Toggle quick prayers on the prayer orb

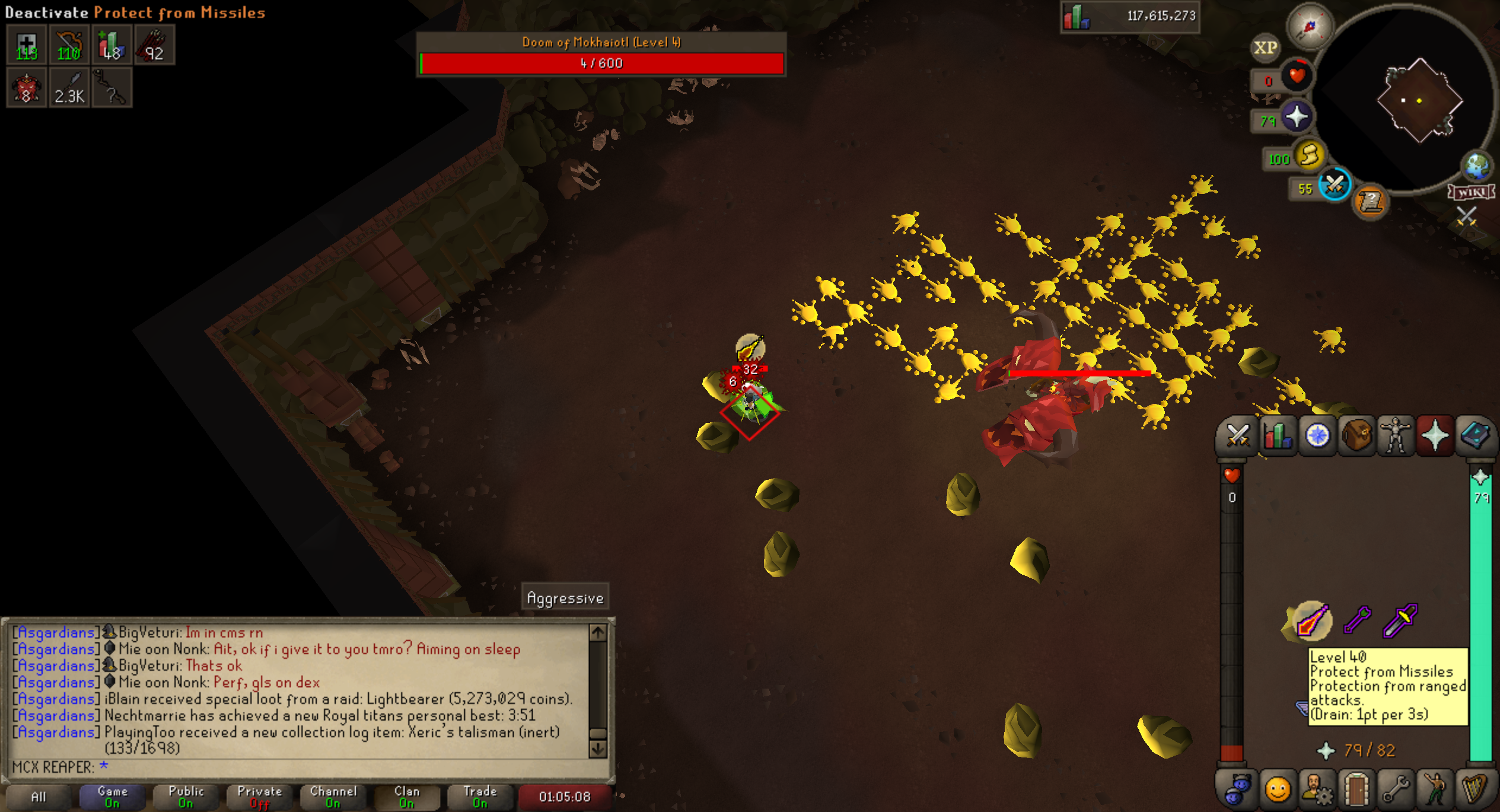(1297, 117)
